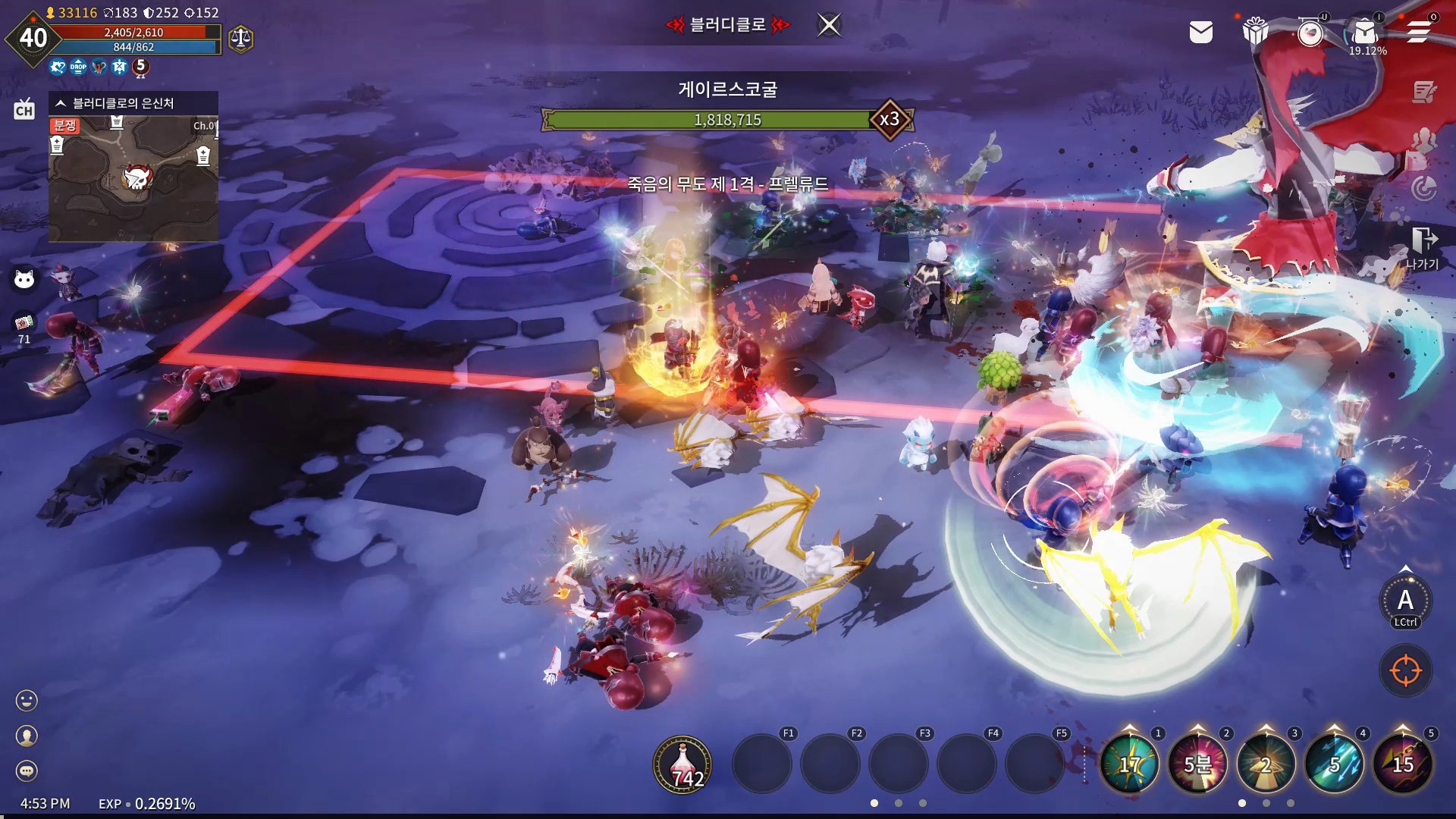Open the main menu with three stripes
1456x819 pixels.
click(1418, 32)
